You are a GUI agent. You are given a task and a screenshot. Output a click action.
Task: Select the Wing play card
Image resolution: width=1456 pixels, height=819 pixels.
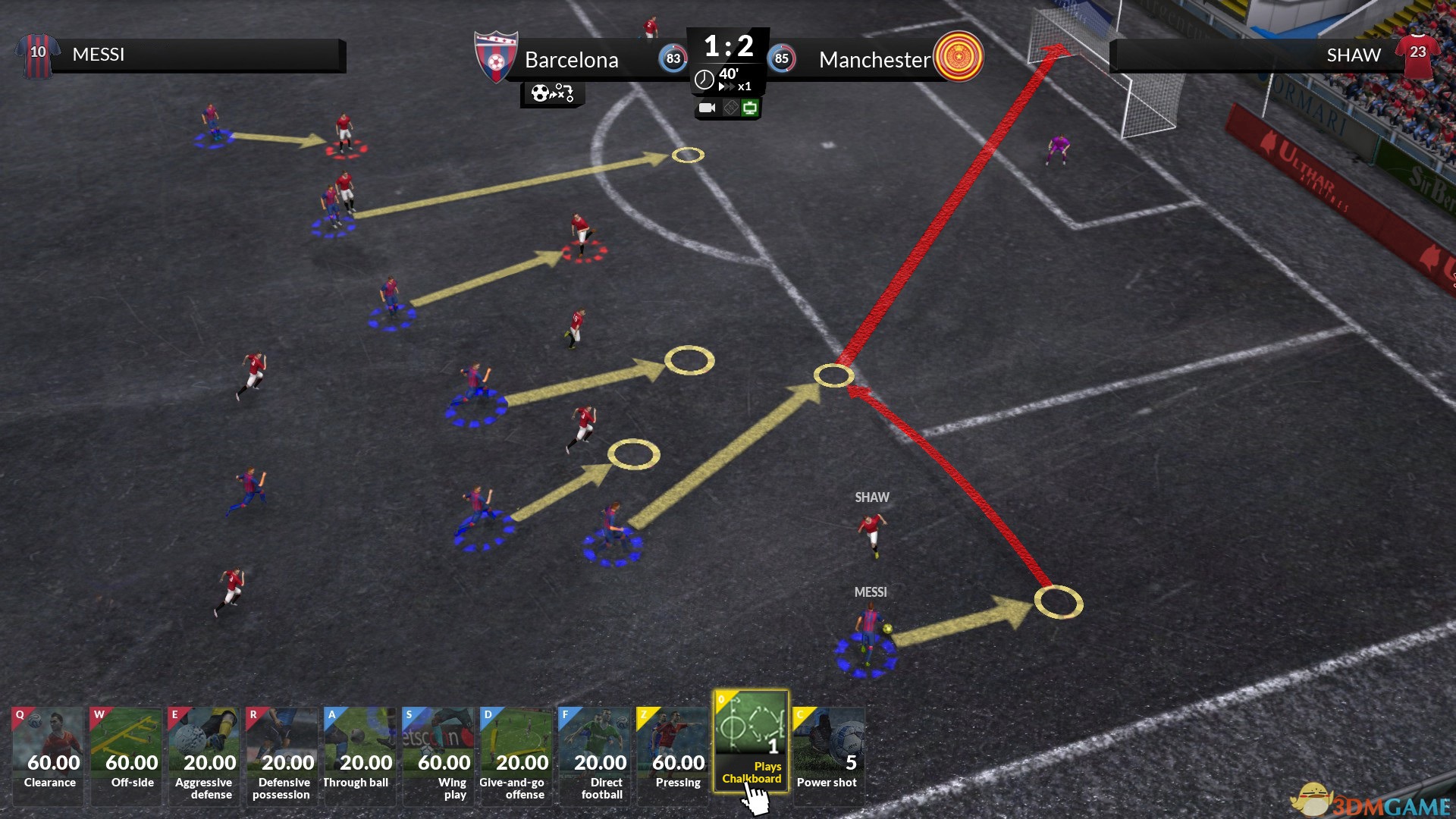[x=440, y=754]
